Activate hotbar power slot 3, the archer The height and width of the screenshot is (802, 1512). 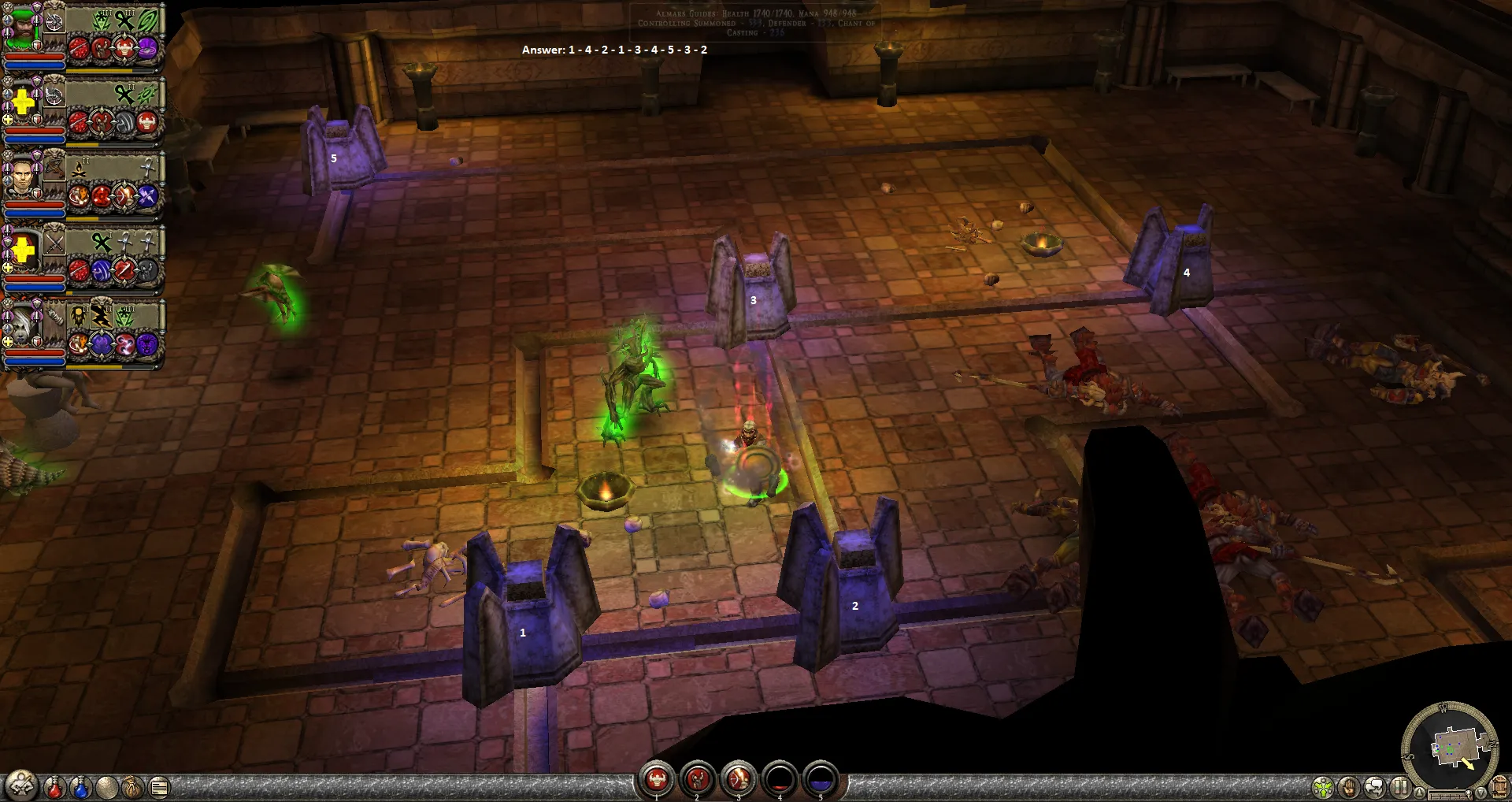point(739,780)
